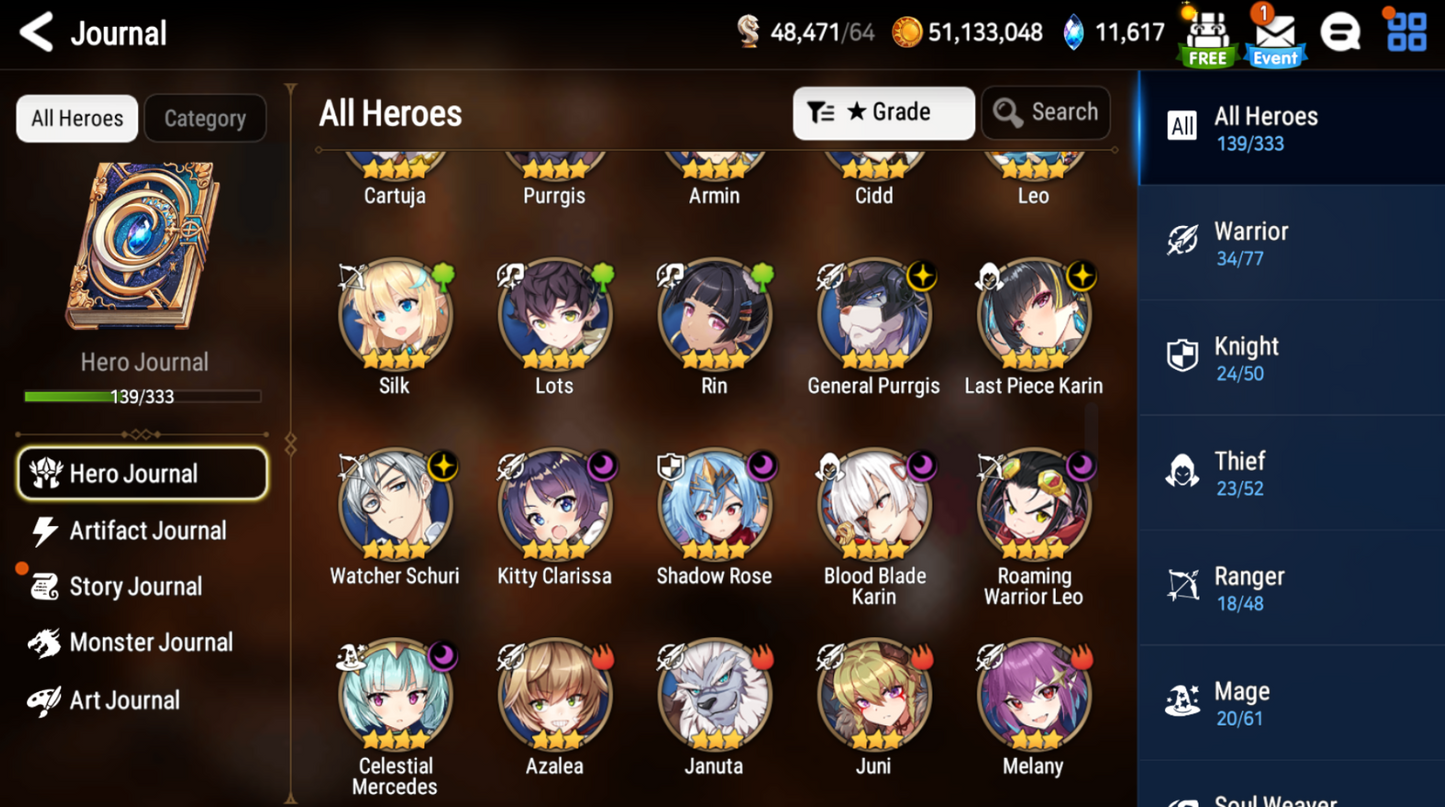The width and height of the screenshot is (1445, 807).
Task: Open the Event mail icon
Action: pos(1275,36)
